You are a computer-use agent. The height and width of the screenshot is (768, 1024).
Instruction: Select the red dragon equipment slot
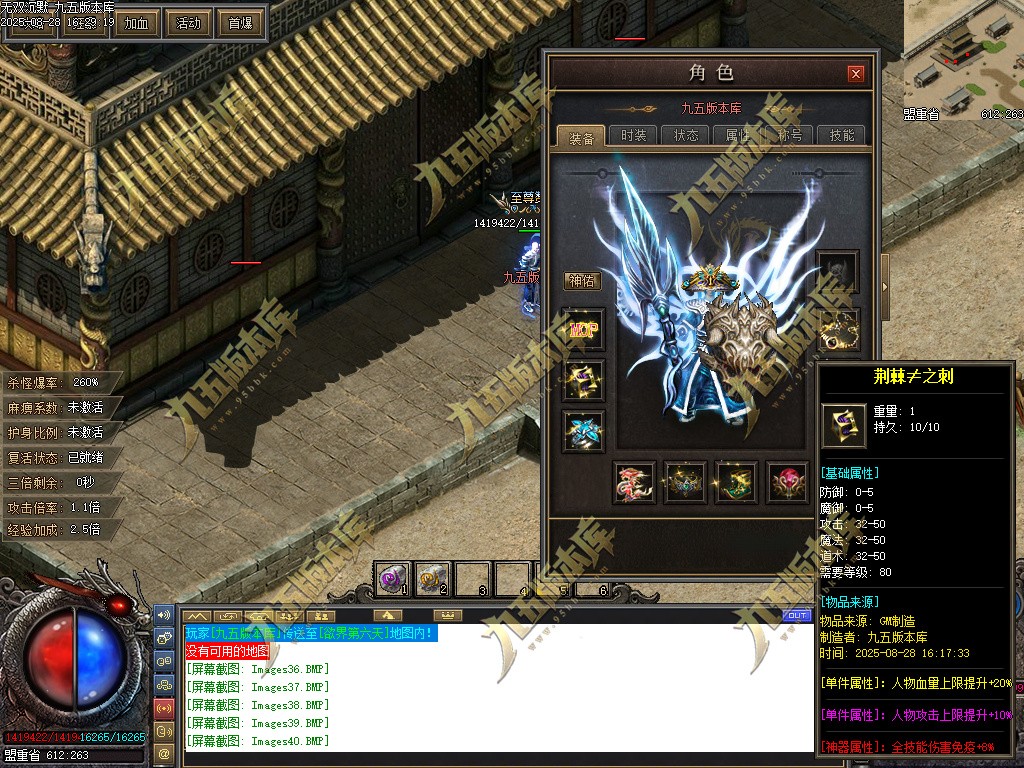(635, 483)
